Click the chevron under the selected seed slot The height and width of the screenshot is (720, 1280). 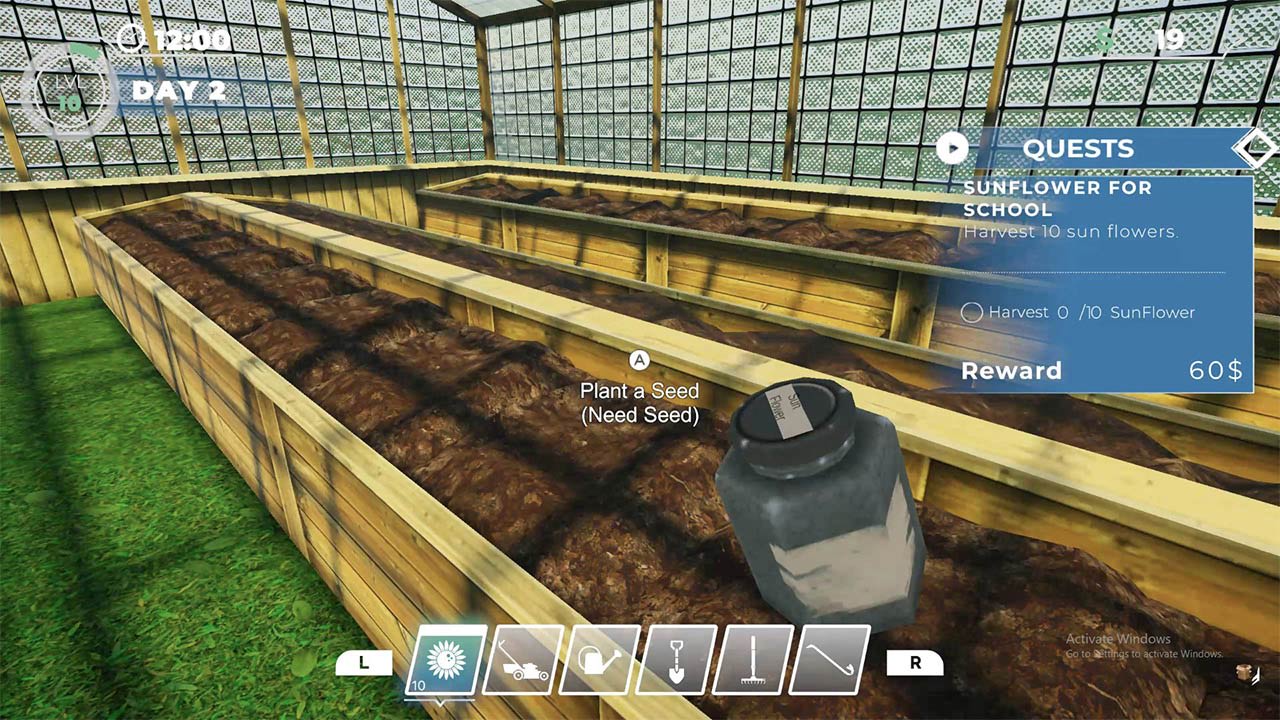point(439,700)
